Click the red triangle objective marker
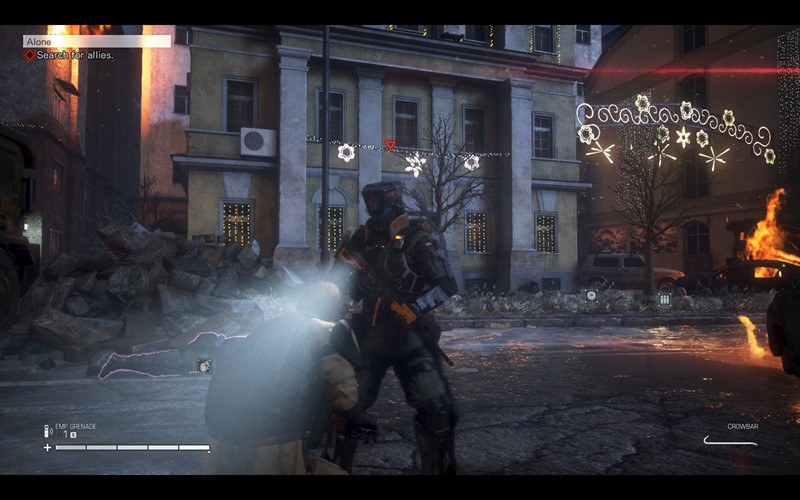800x500 pixels. pyautogui.click(x=390, y=145)
